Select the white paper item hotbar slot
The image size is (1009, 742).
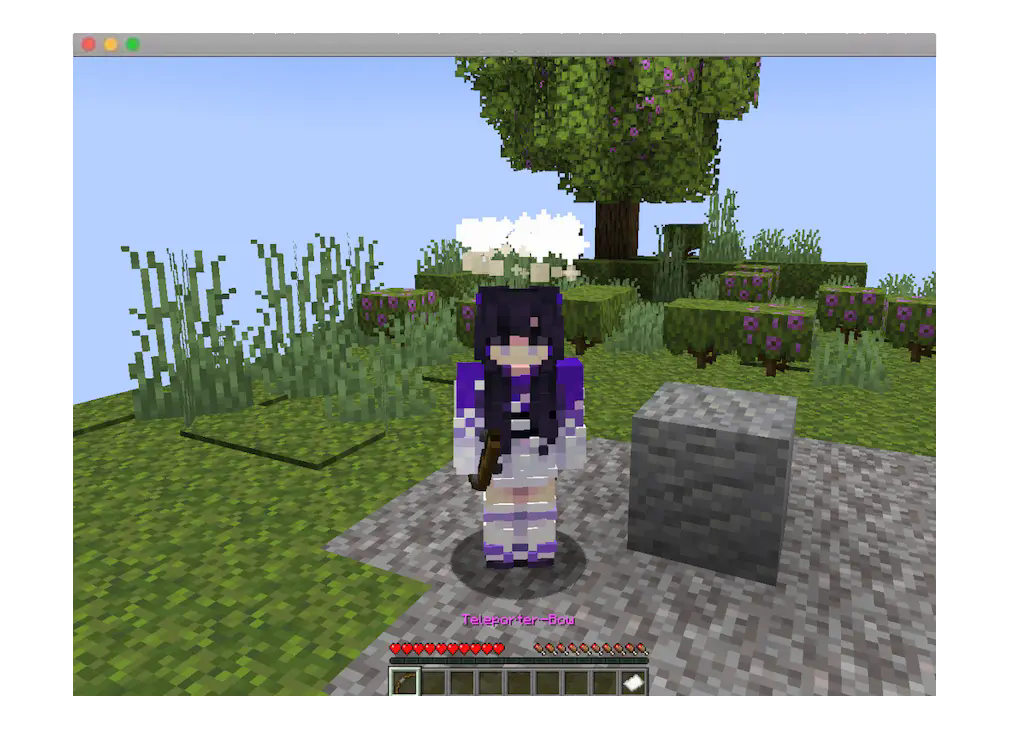tap(633, 682)
